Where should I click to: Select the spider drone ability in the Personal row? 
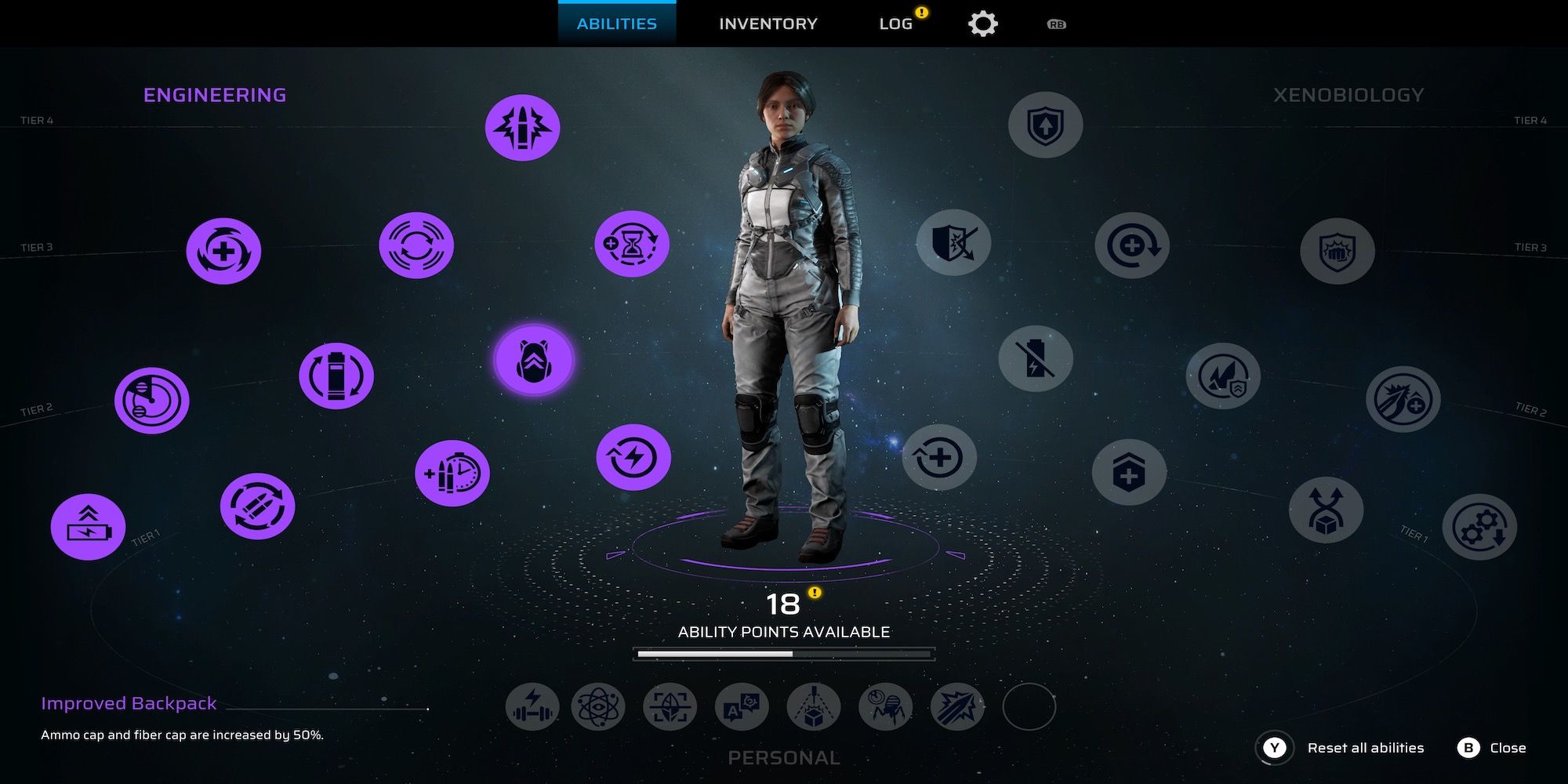[x=884, y=706]
